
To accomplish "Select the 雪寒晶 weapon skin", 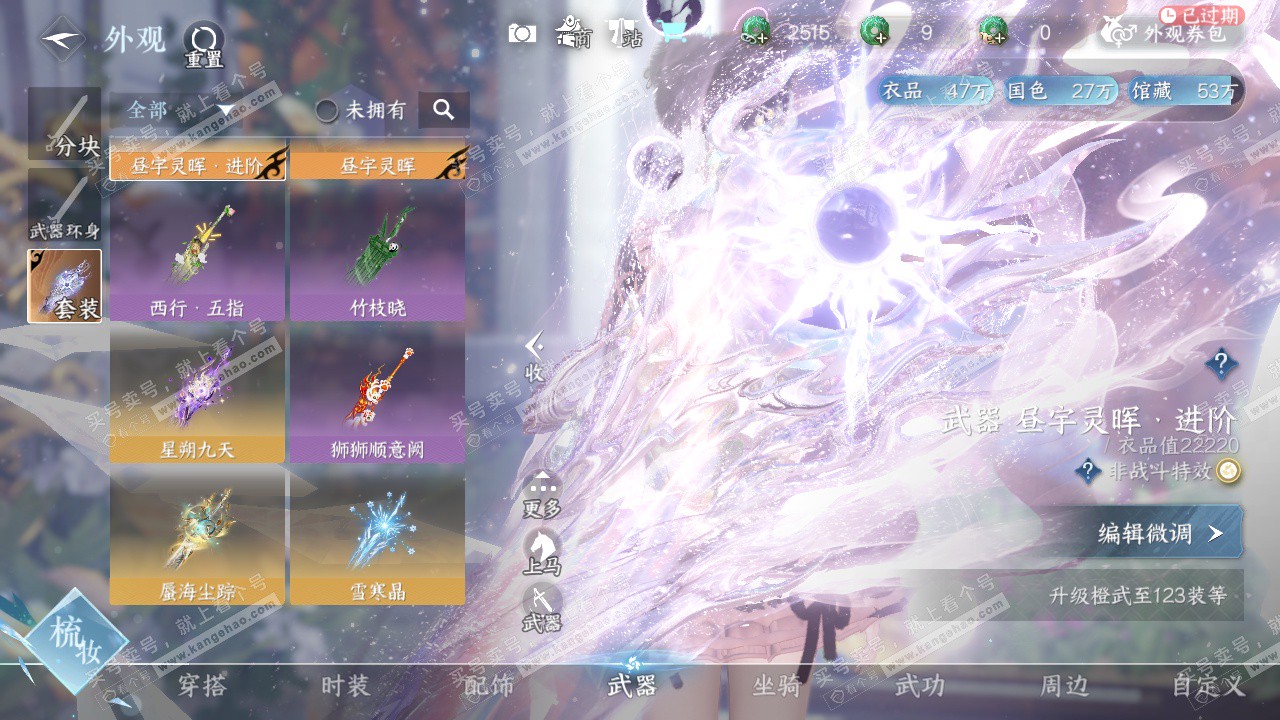I will [377, 539].
